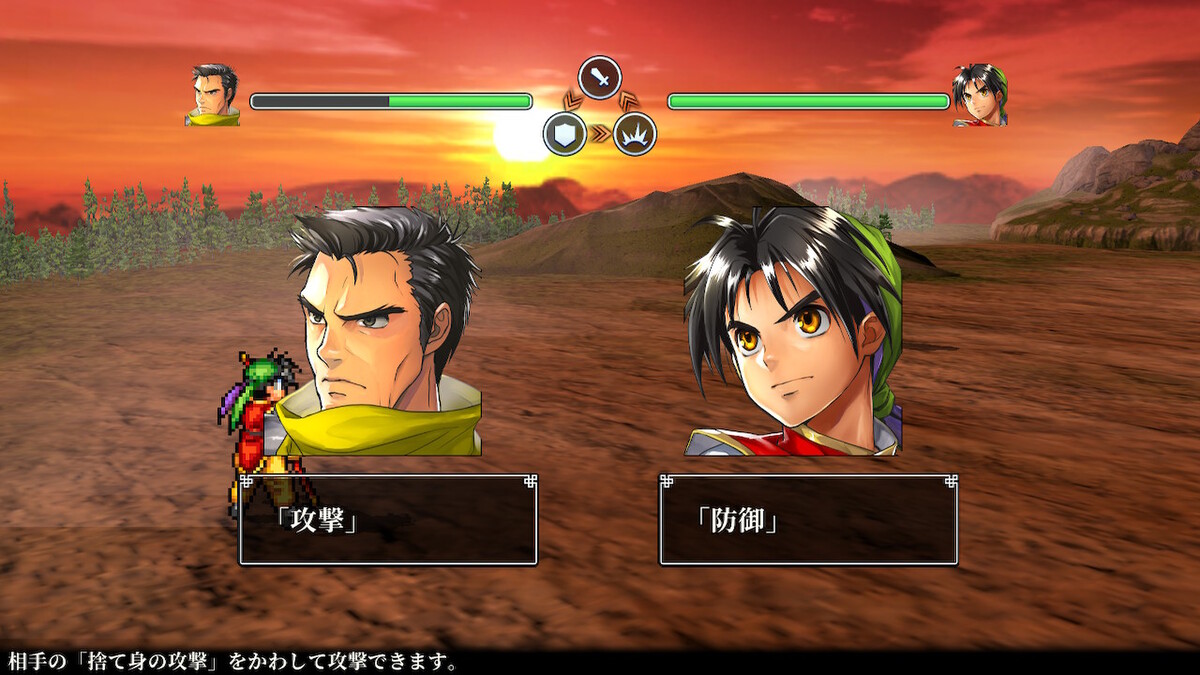Click the 「攻撃」 dialogue box

click(388, 520)
